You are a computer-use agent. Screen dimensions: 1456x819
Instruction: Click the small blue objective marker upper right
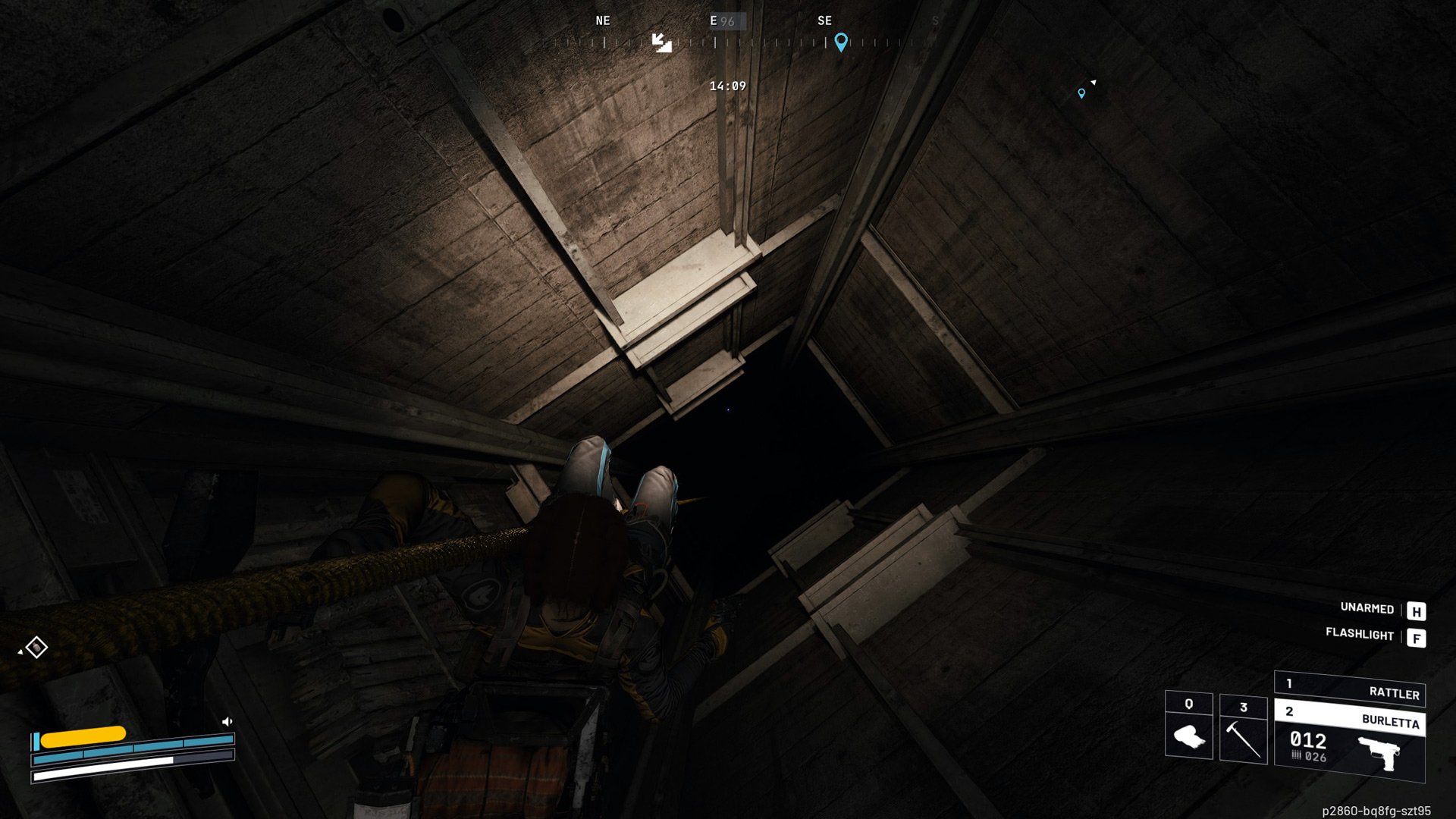pos(1082,94)
